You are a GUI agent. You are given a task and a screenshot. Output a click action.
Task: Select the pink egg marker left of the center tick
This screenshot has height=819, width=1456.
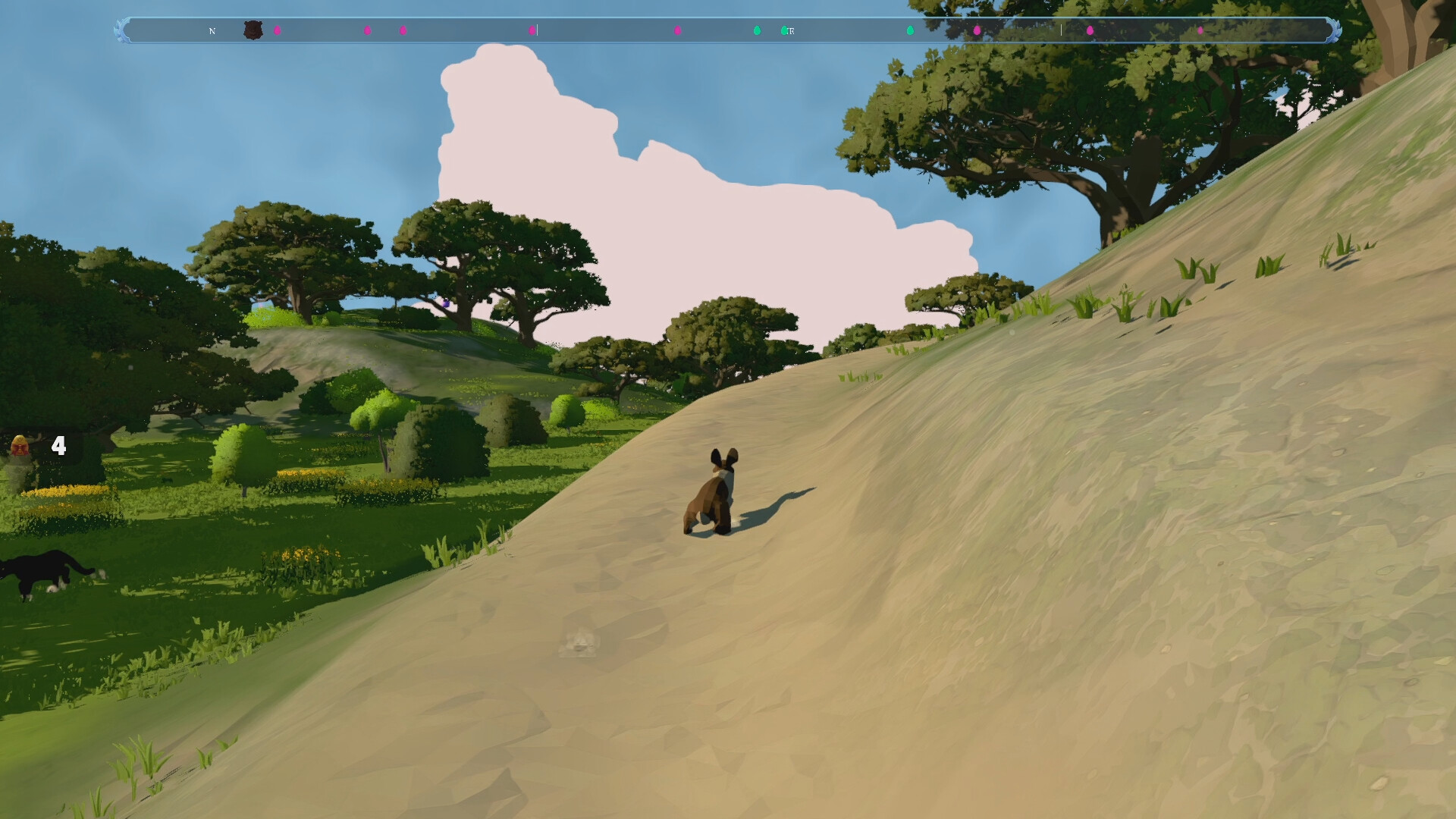[x=530, y=31]
